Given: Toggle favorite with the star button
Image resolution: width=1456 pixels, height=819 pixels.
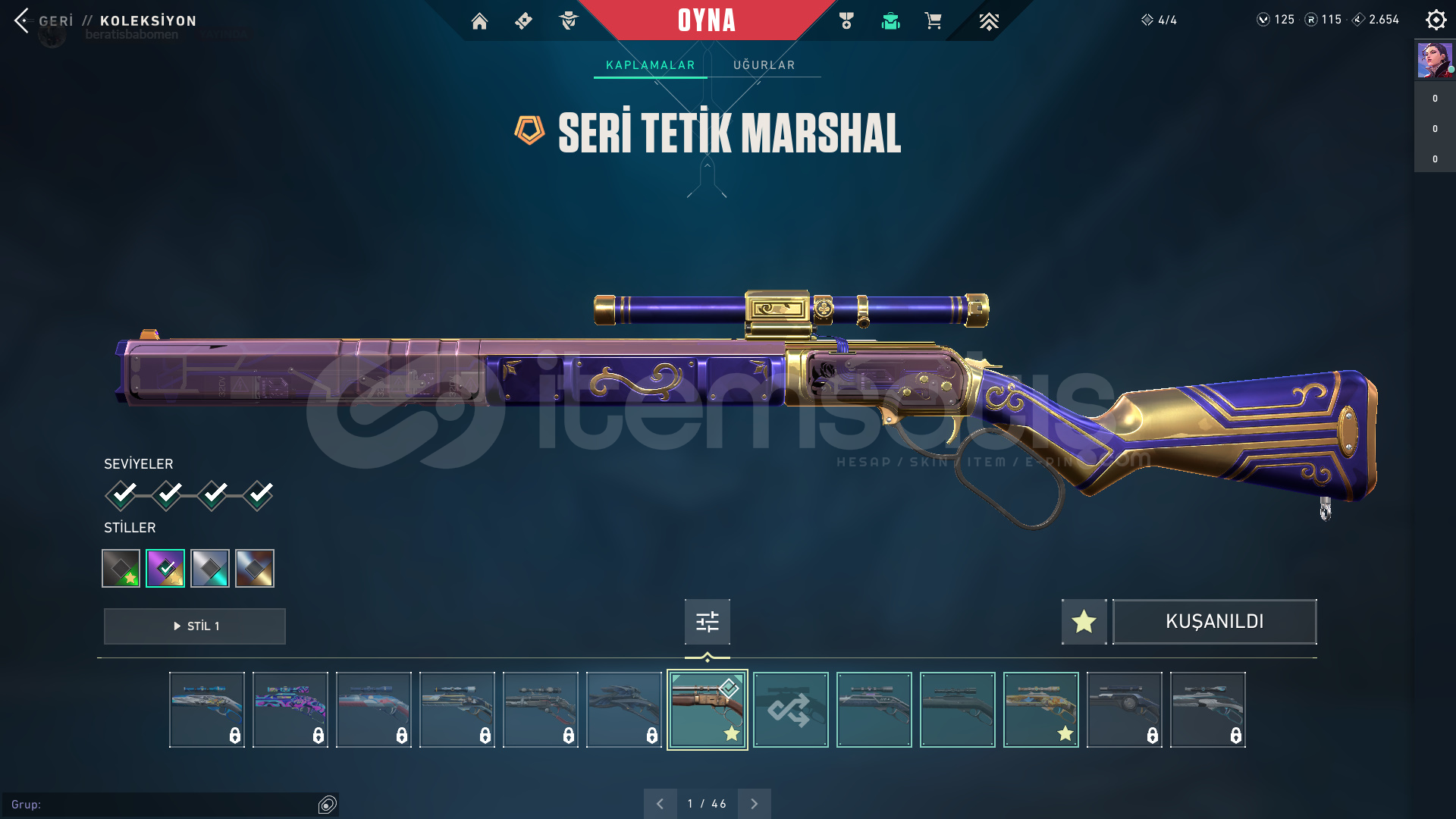Looking at the screenshot, I should 1084,622.
